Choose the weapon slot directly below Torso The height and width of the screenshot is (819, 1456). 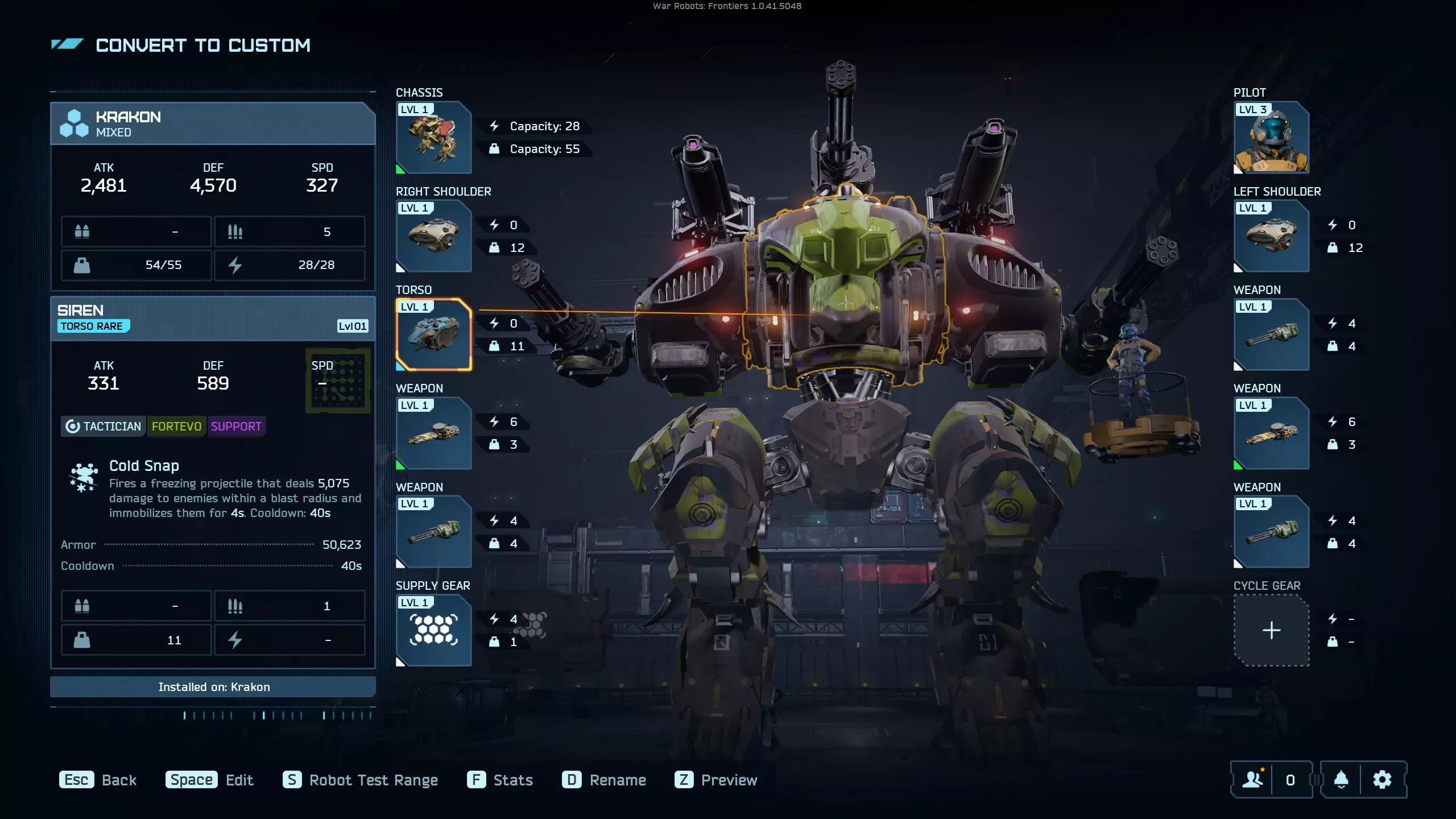433,433
